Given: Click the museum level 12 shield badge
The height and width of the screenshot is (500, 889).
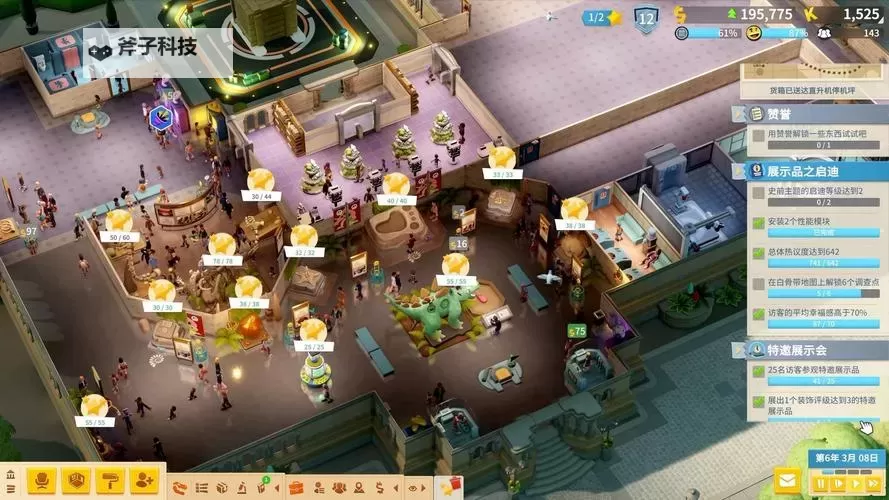Looking at the screenshot, I should 646,17.
